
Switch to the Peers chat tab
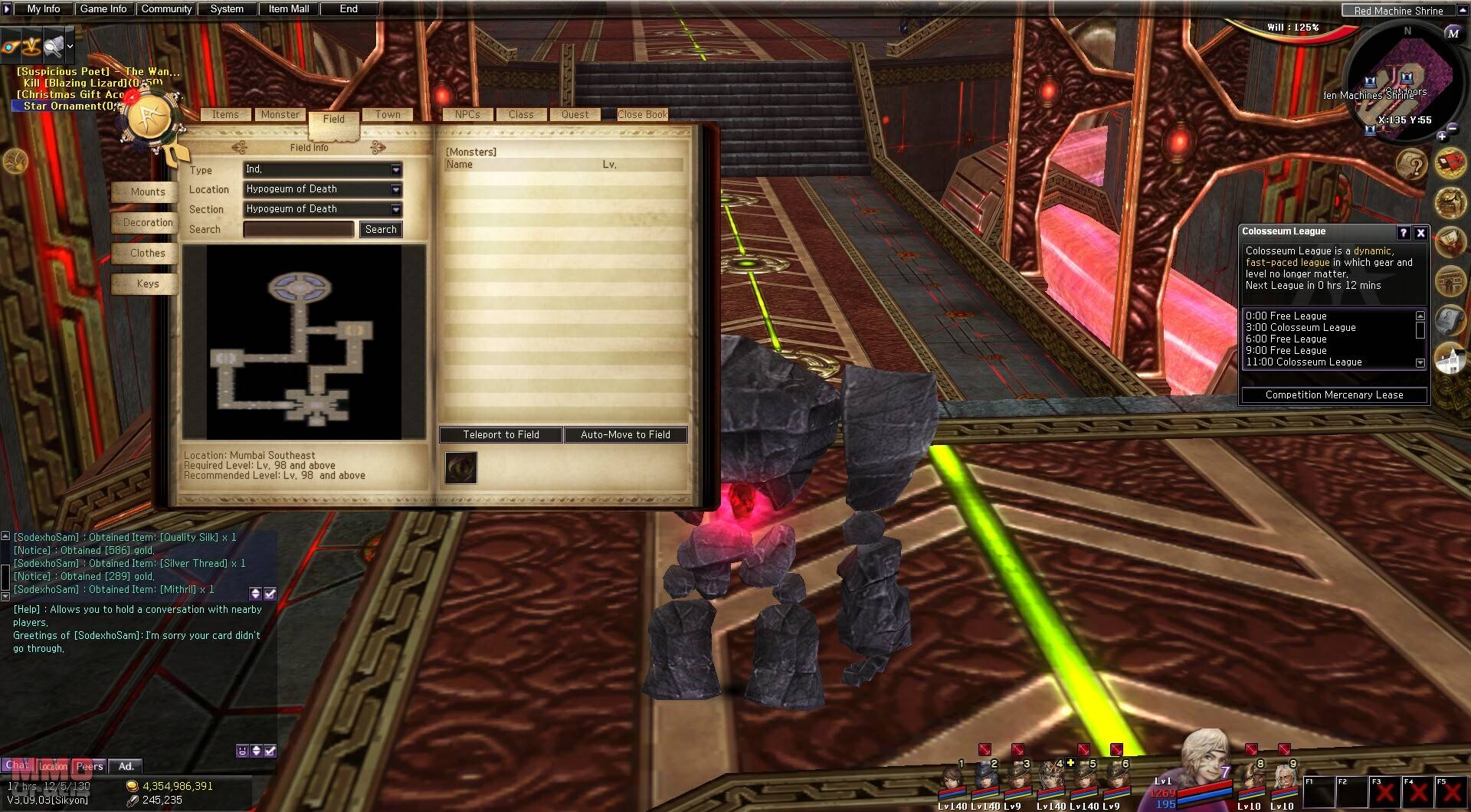coord(89,766)
